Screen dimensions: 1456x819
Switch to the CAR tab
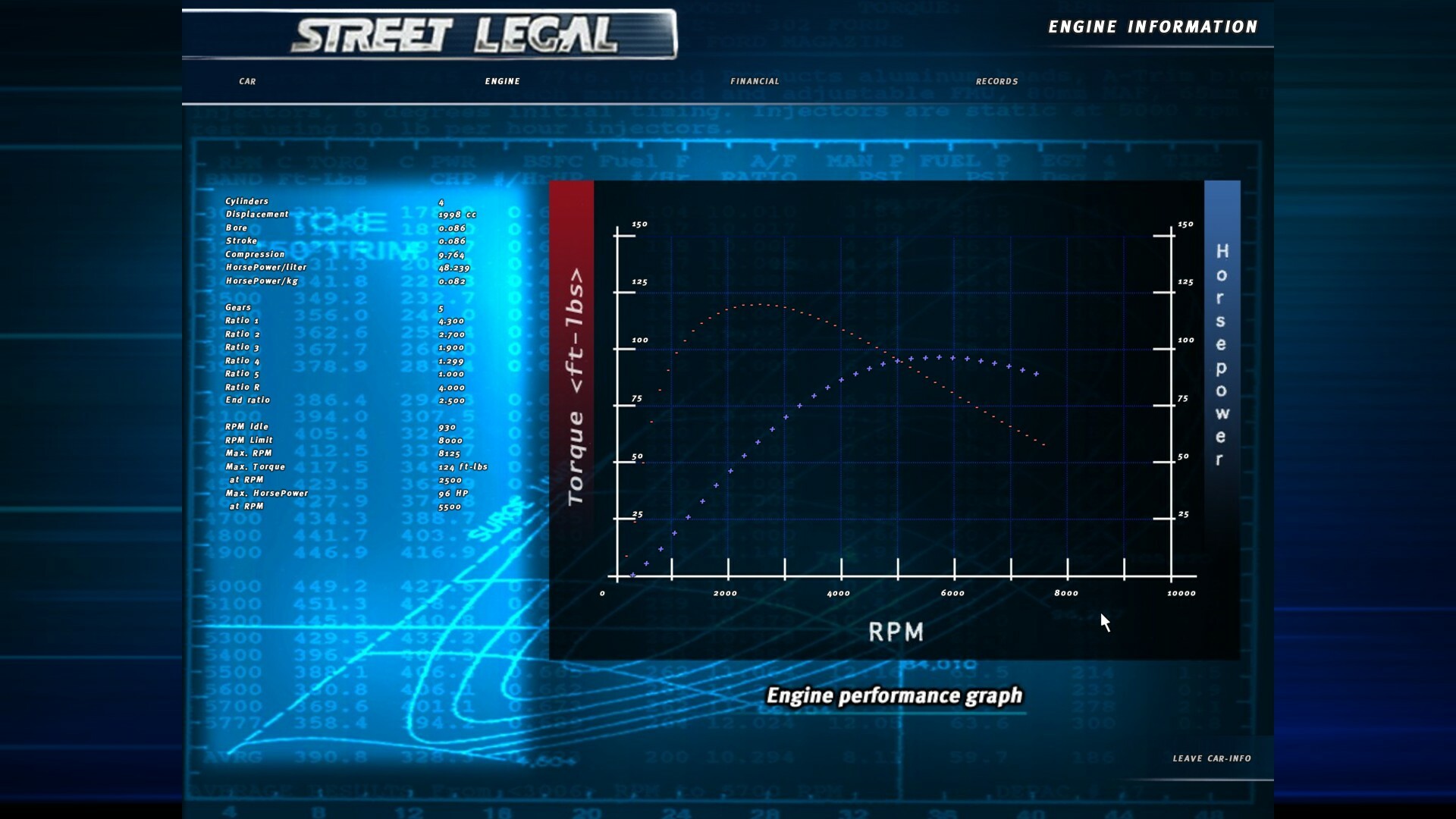click(x=246, y=81)
